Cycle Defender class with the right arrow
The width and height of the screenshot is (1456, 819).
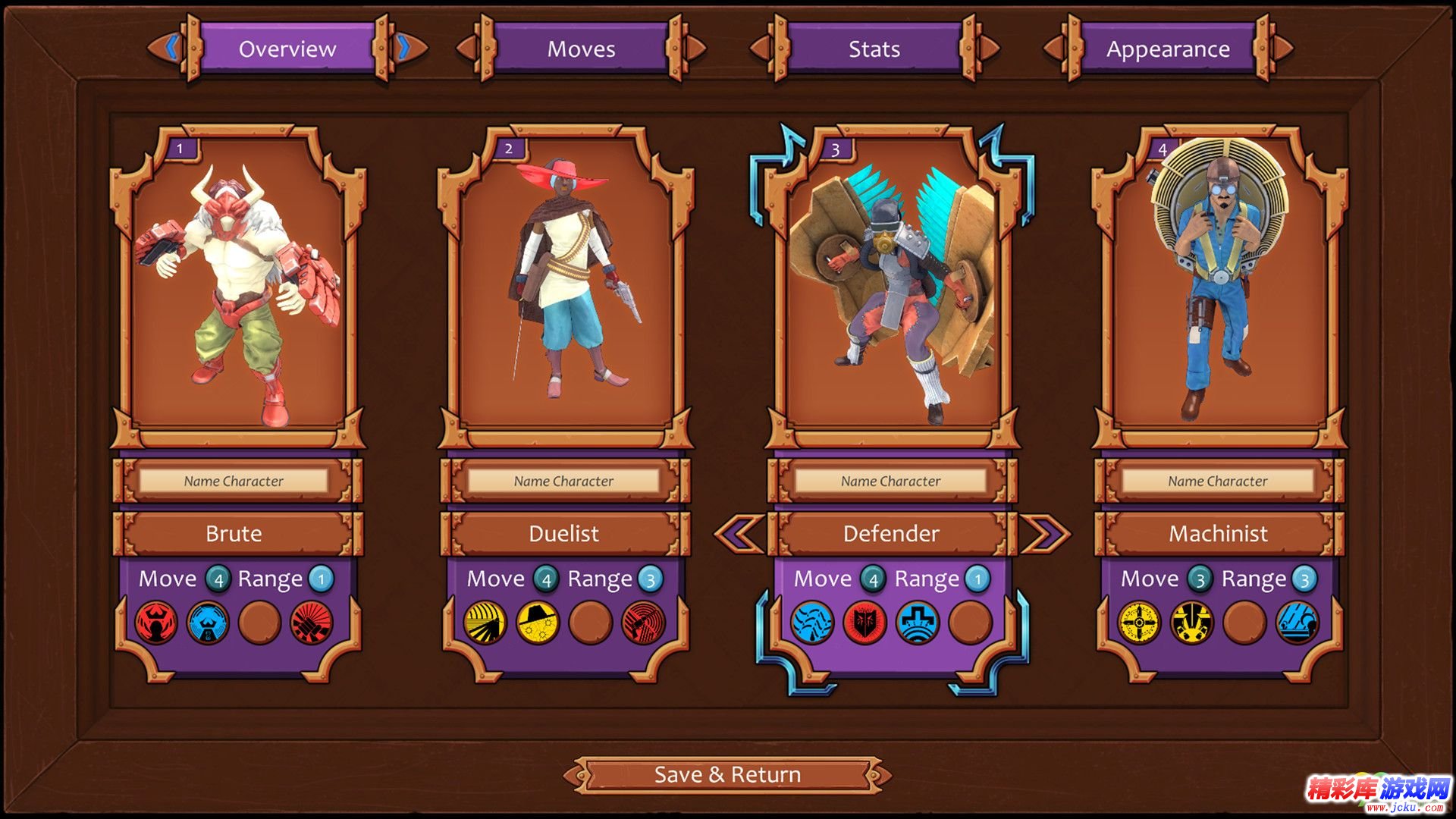click(1045, 533)
